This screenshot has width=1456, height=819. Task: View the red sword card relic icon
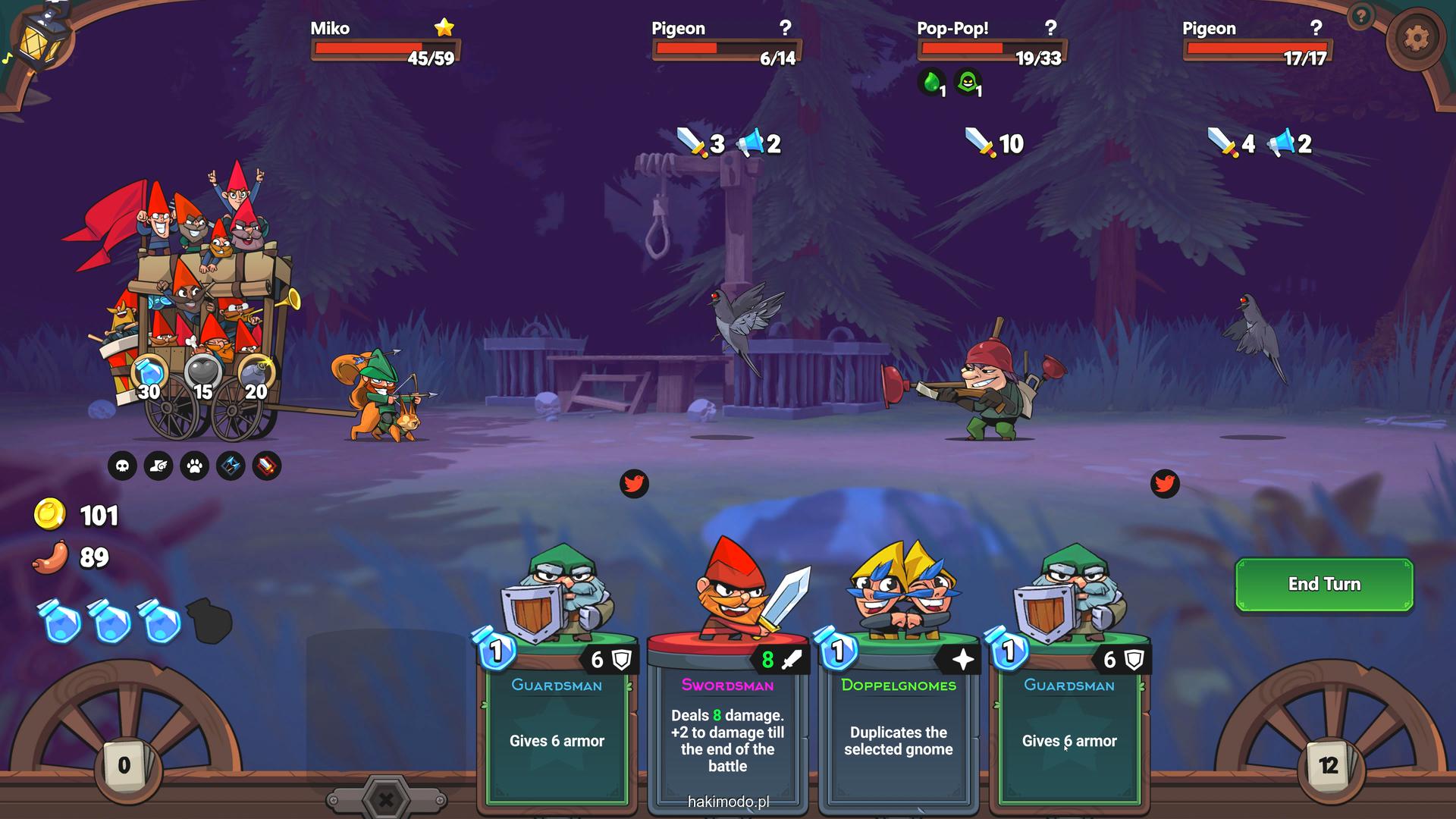point(267,466)
